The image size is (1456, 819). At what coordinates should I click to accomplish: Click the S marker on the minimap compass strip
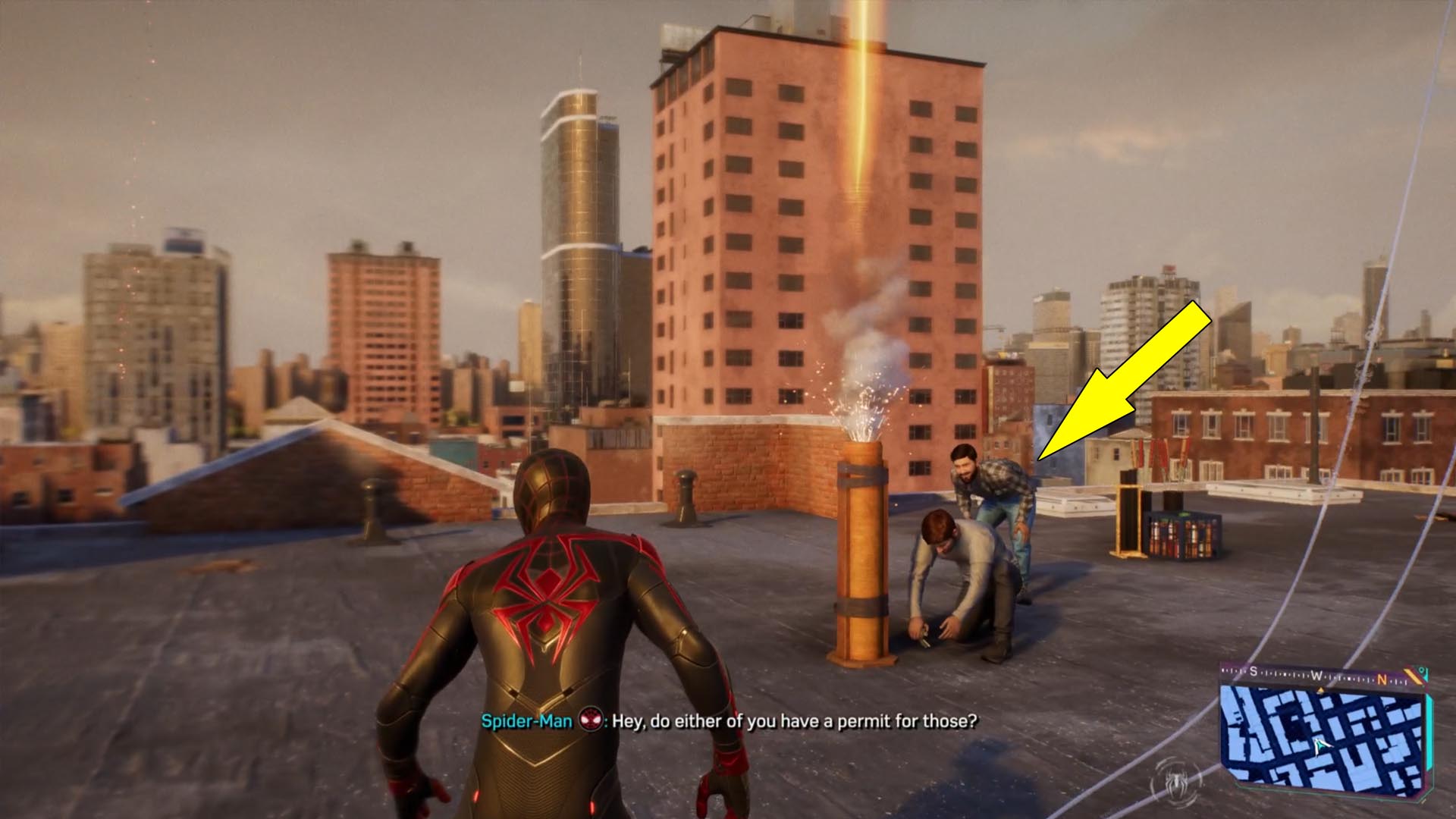pos(1254,671)
